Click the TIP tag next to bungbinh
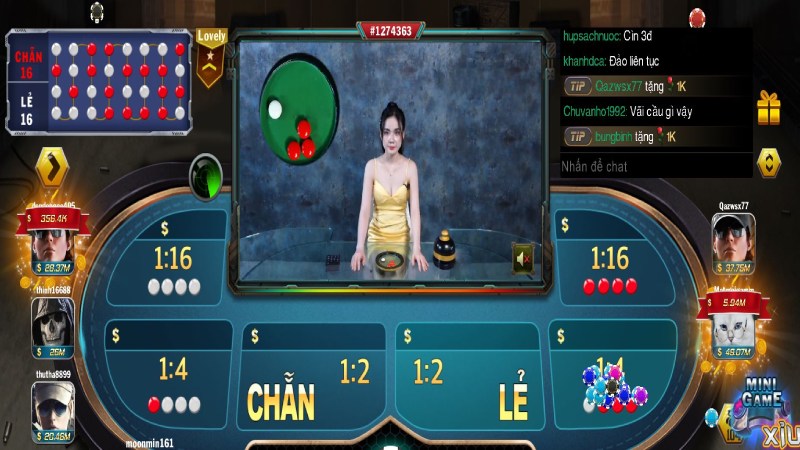800x450 pixels. [x=576, y=136]
